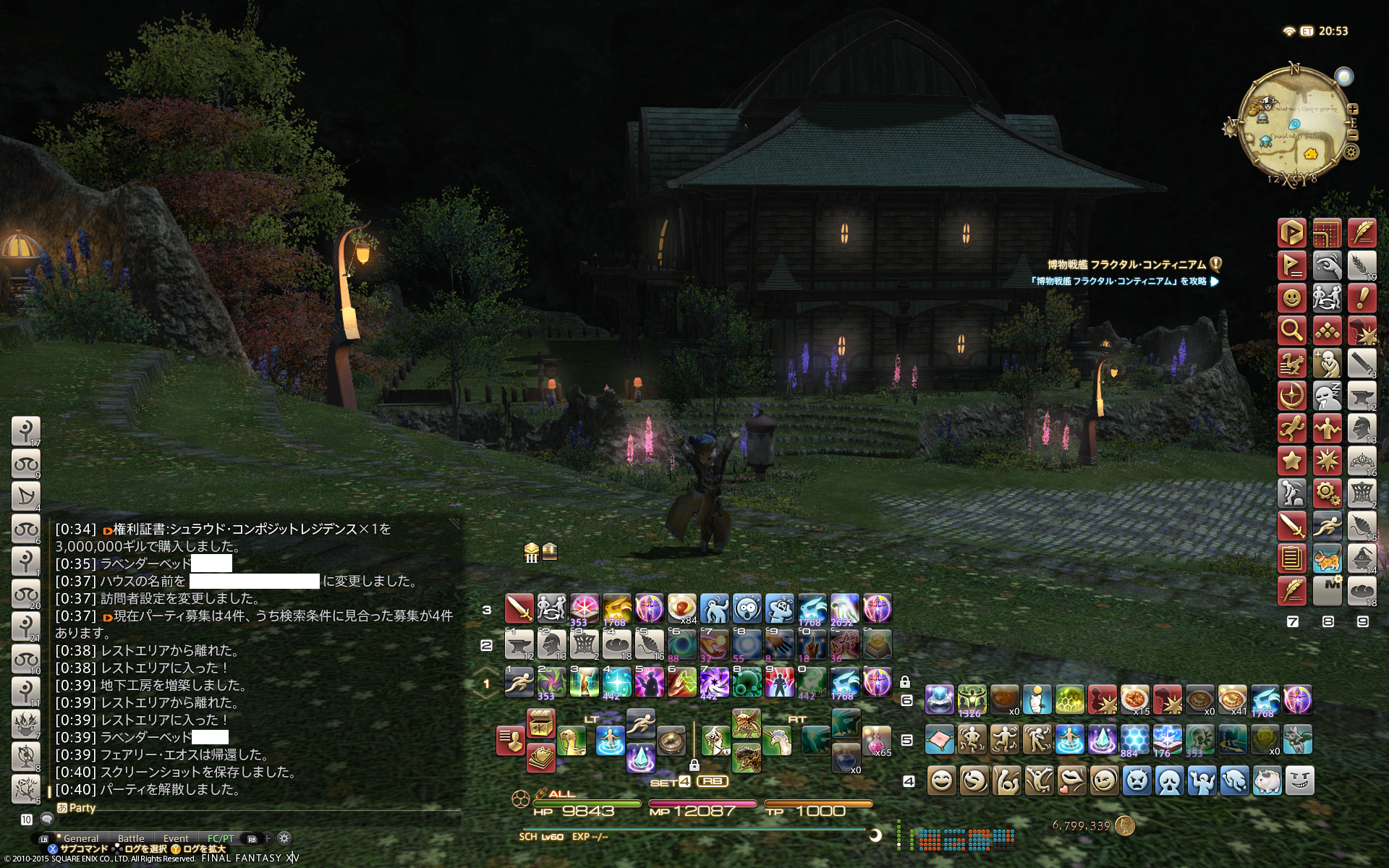Toggle the hotbar padlock icon
1389x868 pixels.
[905, 682]
